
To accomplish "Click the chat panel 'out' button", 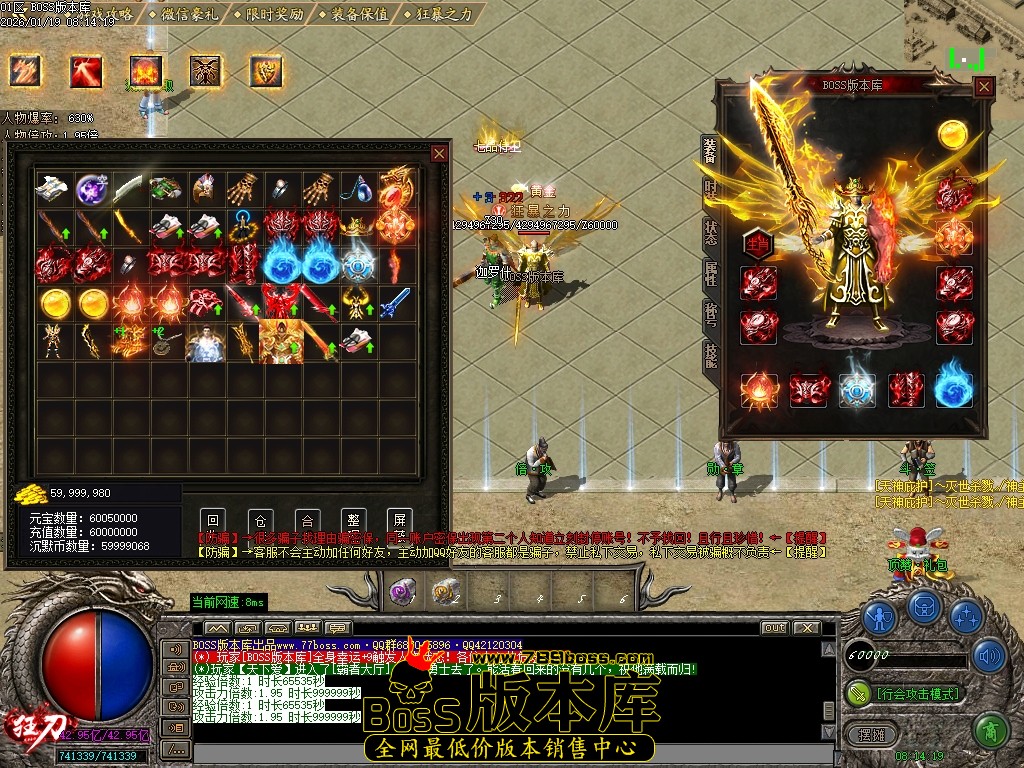I will click(x=774, y=628).
